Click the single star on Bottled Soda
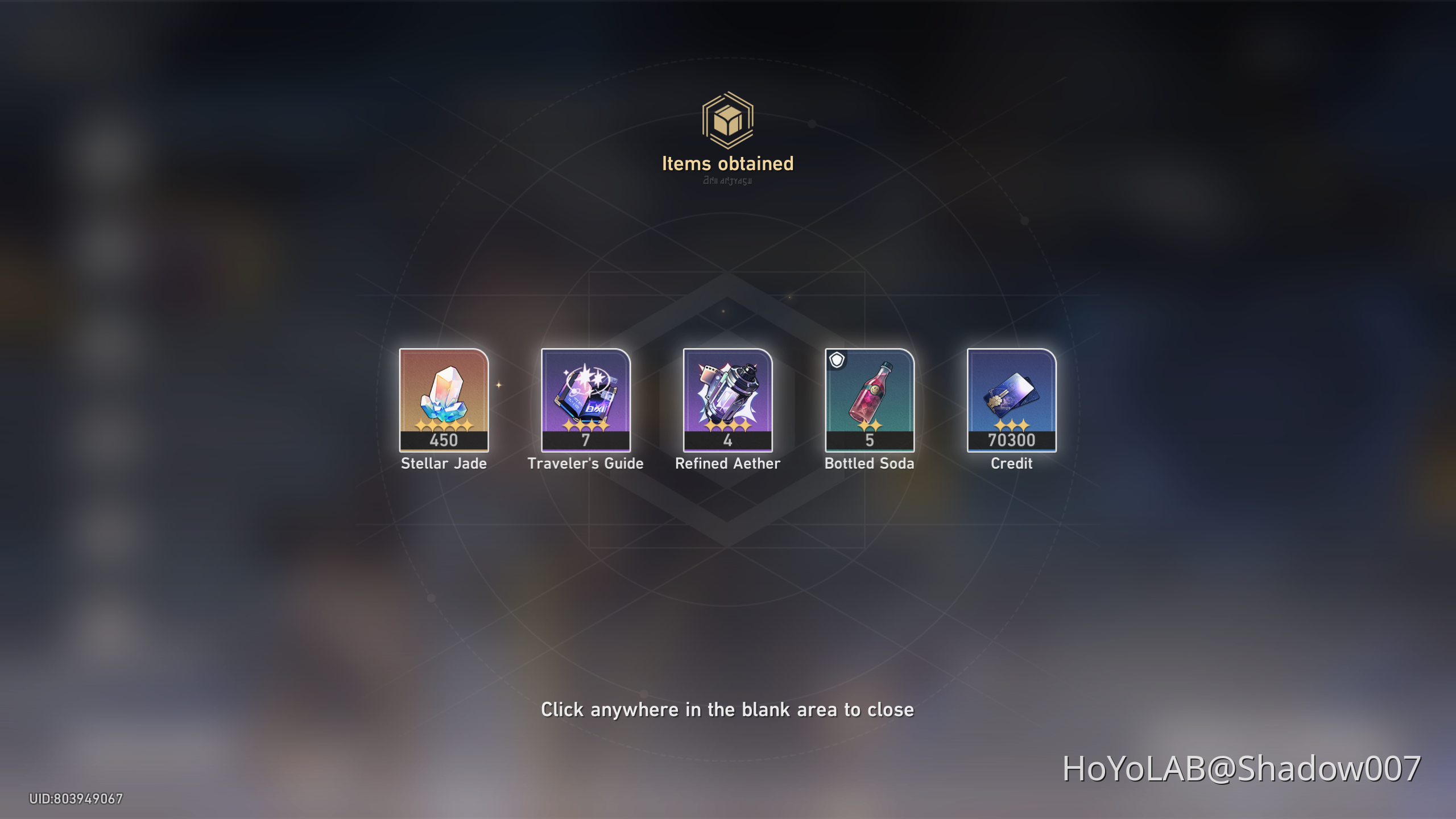 click(870, 425)
